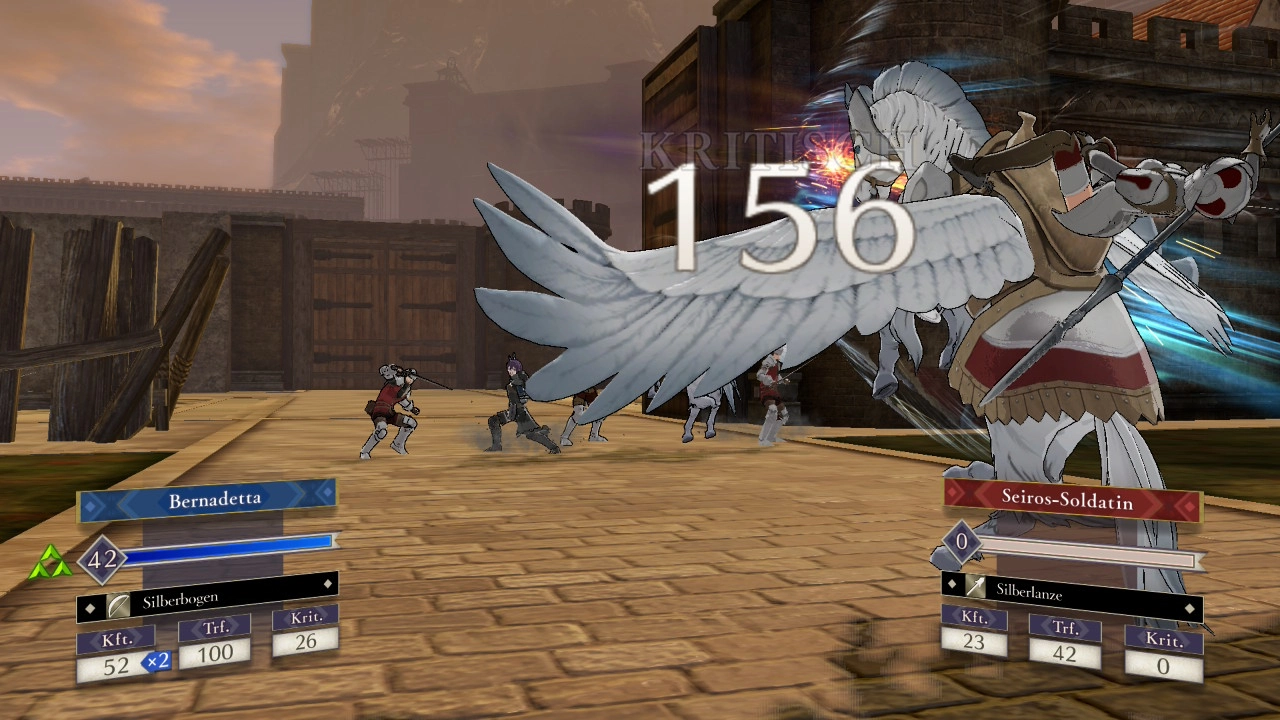The height and width of the screenshot is (720, 1280).
Task: Select the Bernadetta name banner
Action: point(207,501)
